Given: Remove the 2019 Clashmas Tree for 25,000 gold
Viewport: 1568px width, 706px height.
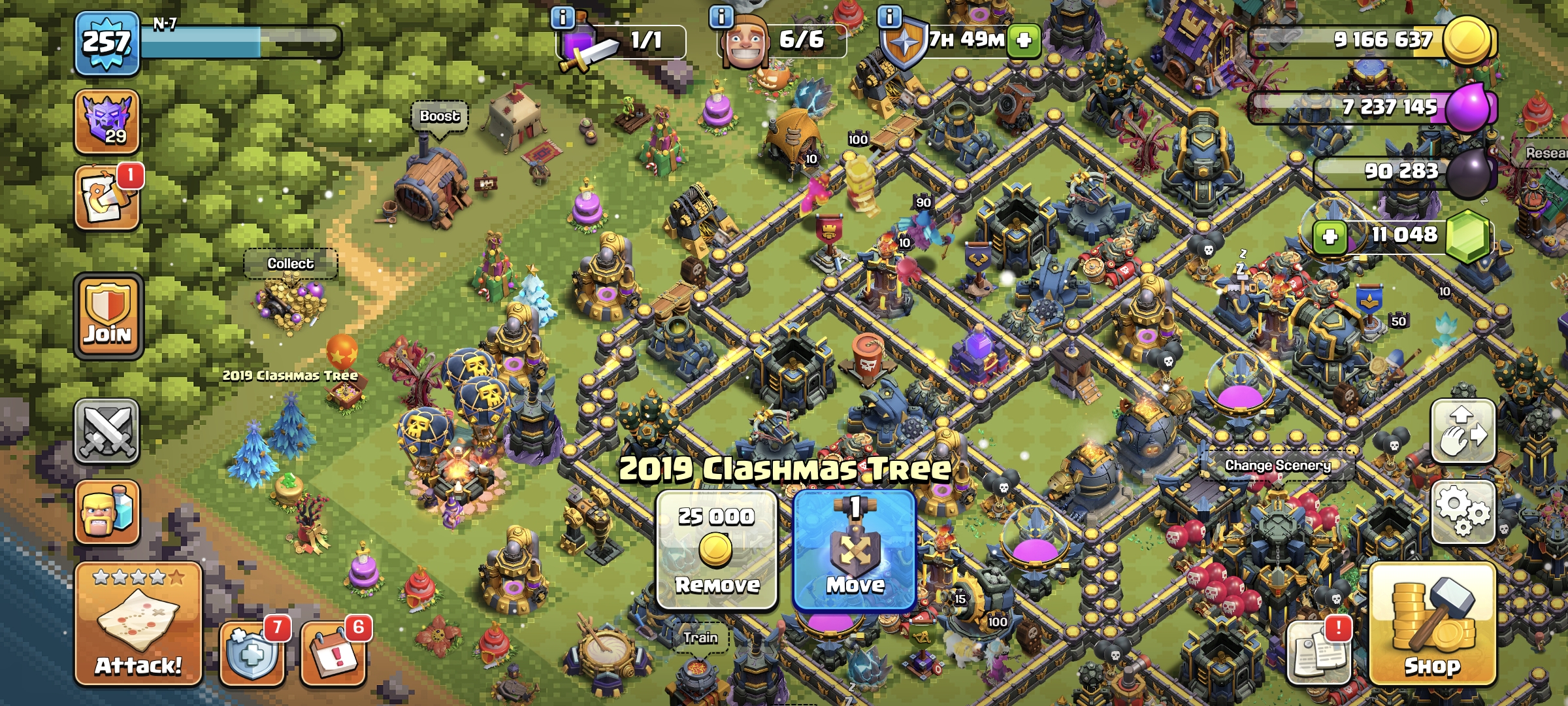Looking at the screenshot, I should pyautogui.click(x=717, y=550).
